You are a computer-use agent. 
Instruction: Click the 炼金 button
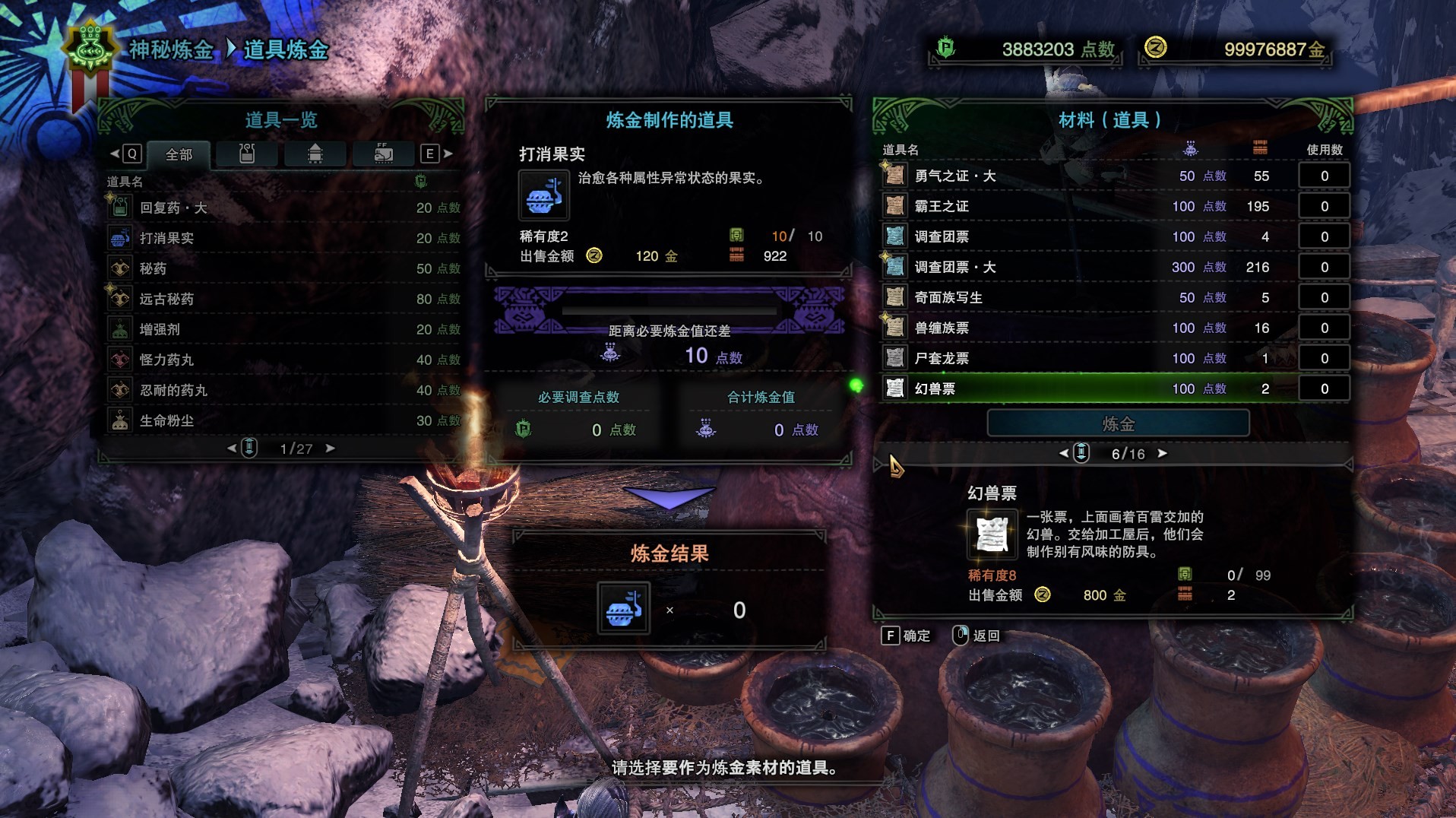point(1118,423)
